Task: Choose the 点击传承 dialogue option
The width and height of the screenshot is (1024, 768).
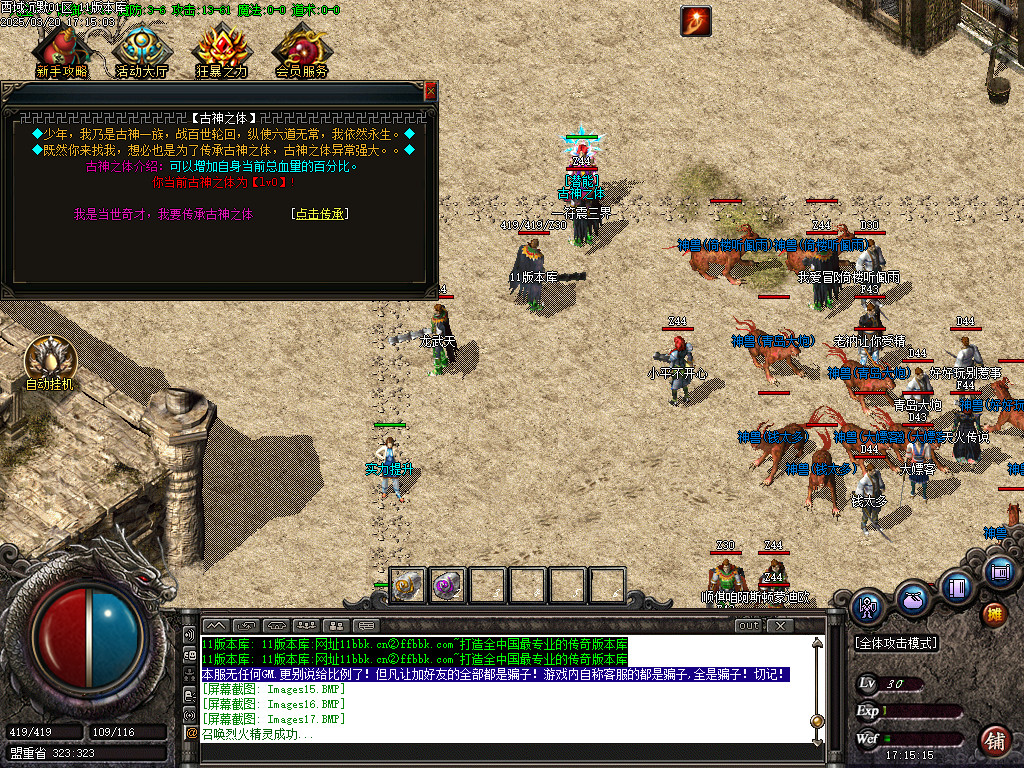Action: (x=320, y=214)
